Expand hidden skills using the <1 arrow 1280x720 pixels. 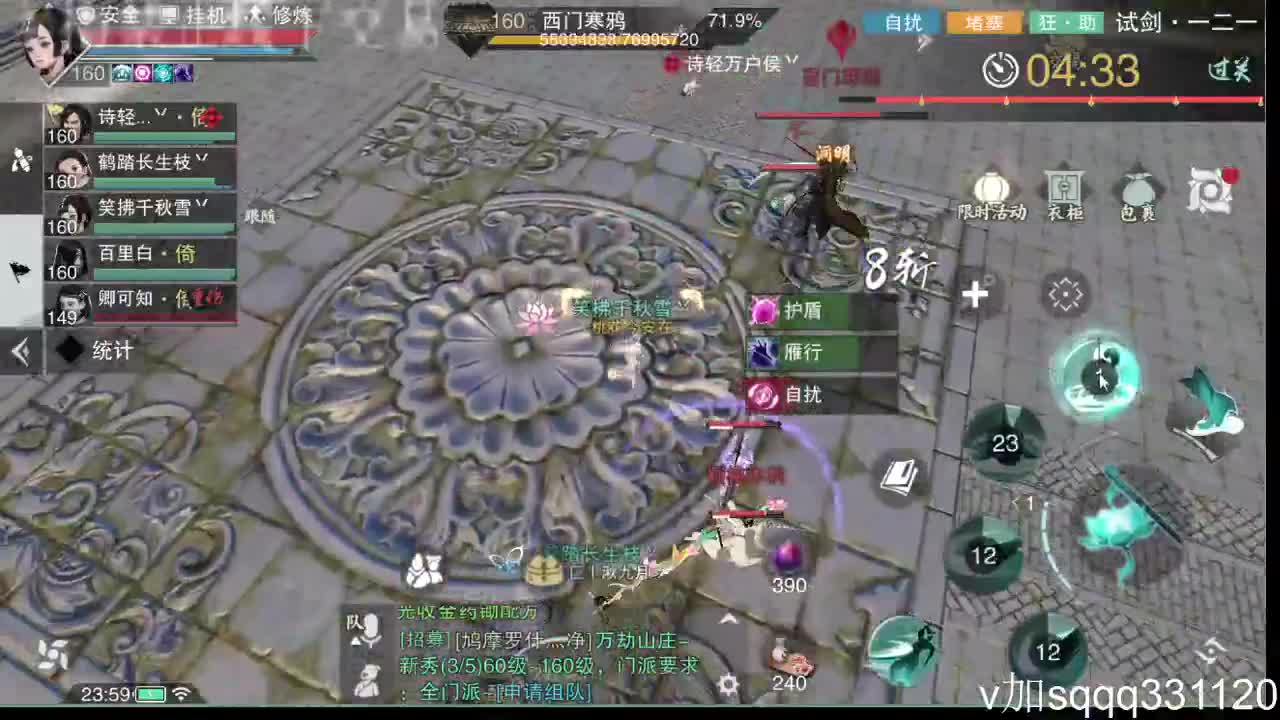coord(1020,505)
